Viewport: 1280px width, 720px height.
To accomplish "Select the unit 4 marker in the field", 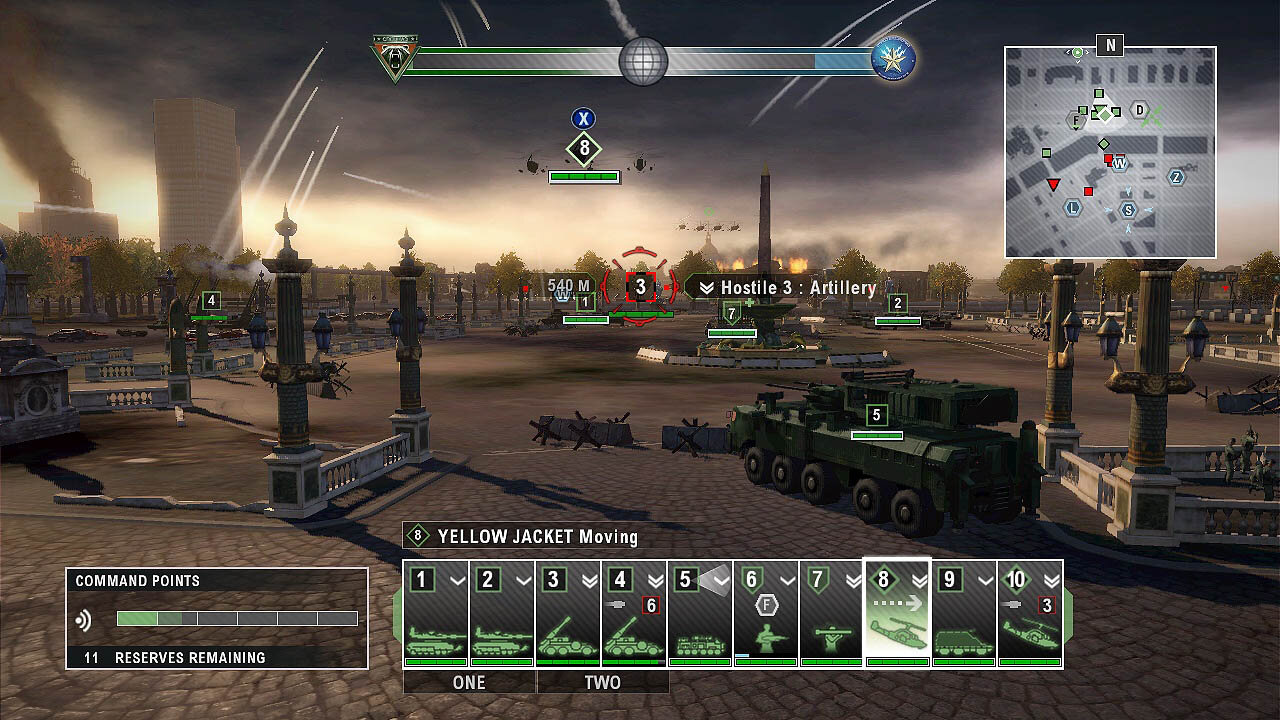I will (210, 300).
